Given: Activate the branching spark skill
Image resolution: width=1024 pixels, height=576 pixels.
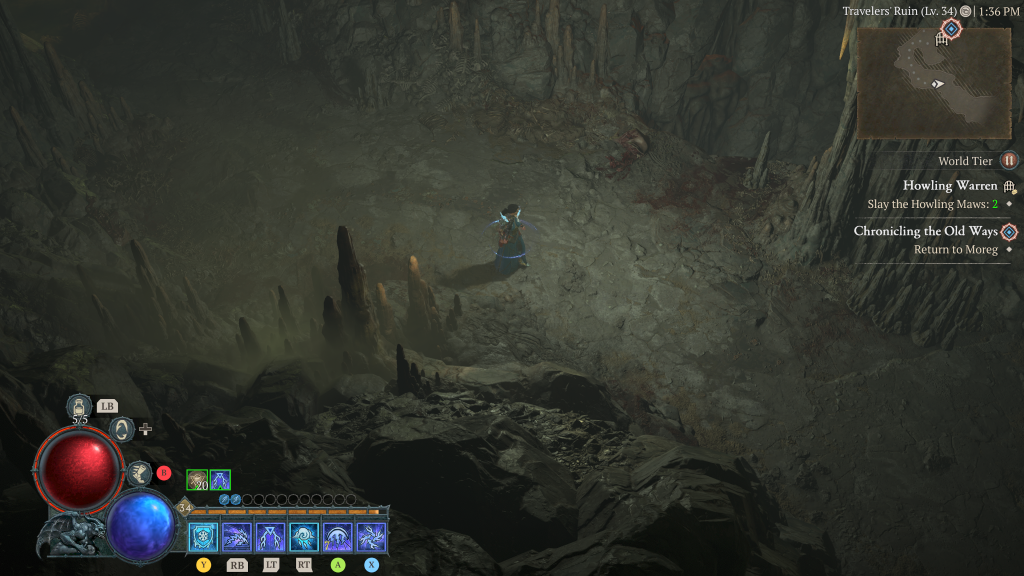Looking at the screenshot, I should point(371,537).
